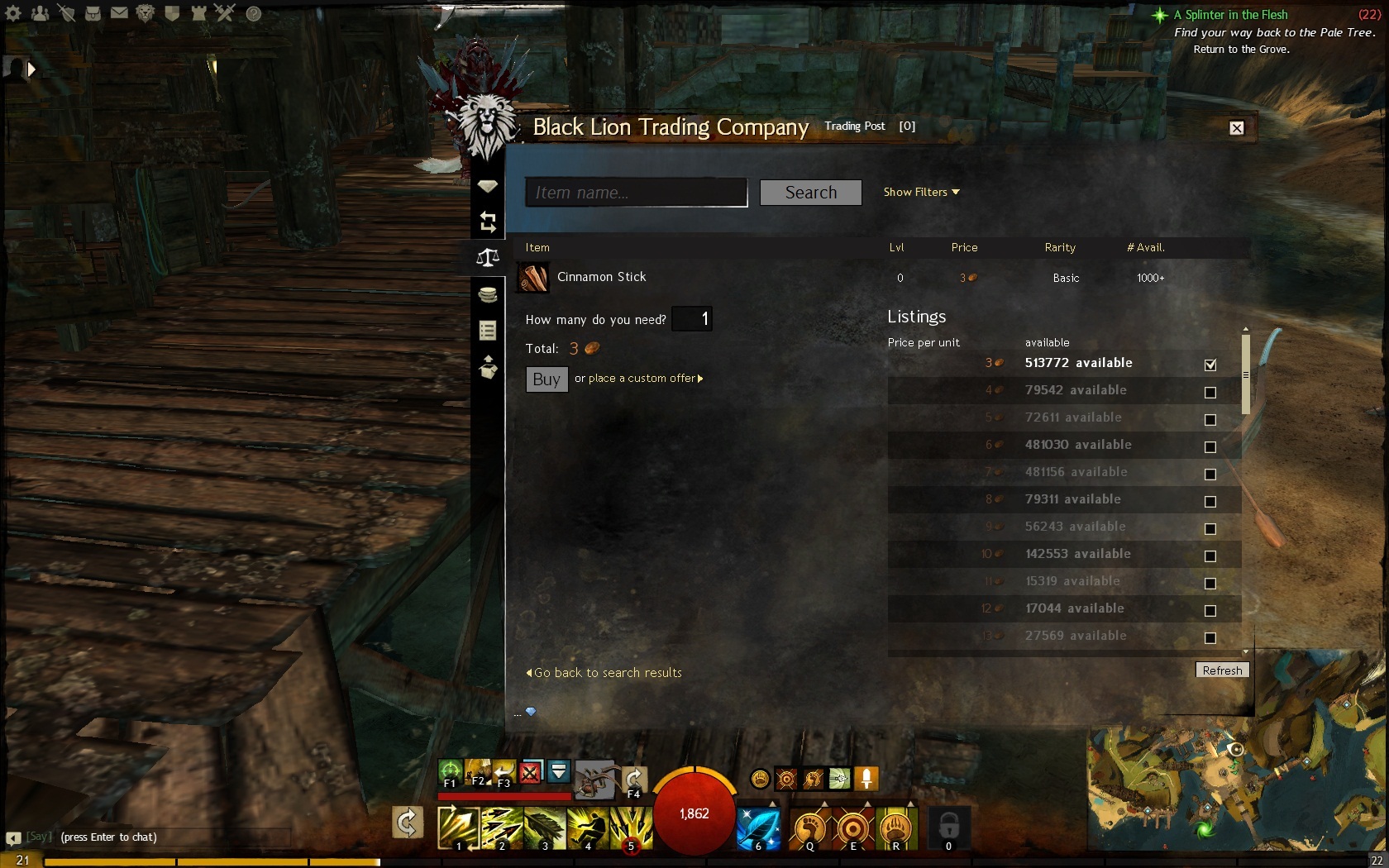The height and width of the screenshot is (868, 1389).
Task: Refresh the listings
Action: (x=1221, y=670)
